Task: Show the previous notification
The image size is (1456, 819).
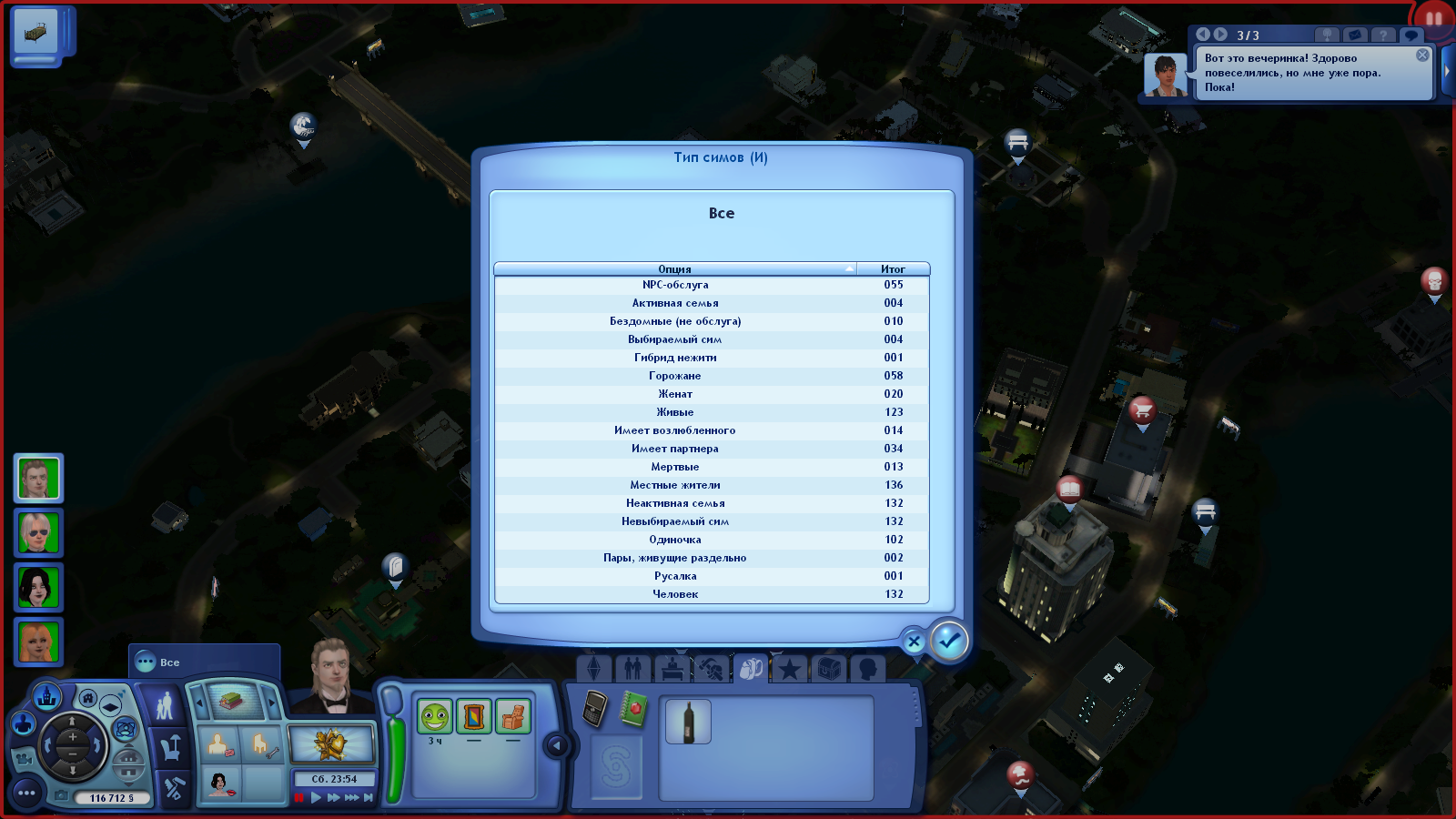Action: (1203, 35)
